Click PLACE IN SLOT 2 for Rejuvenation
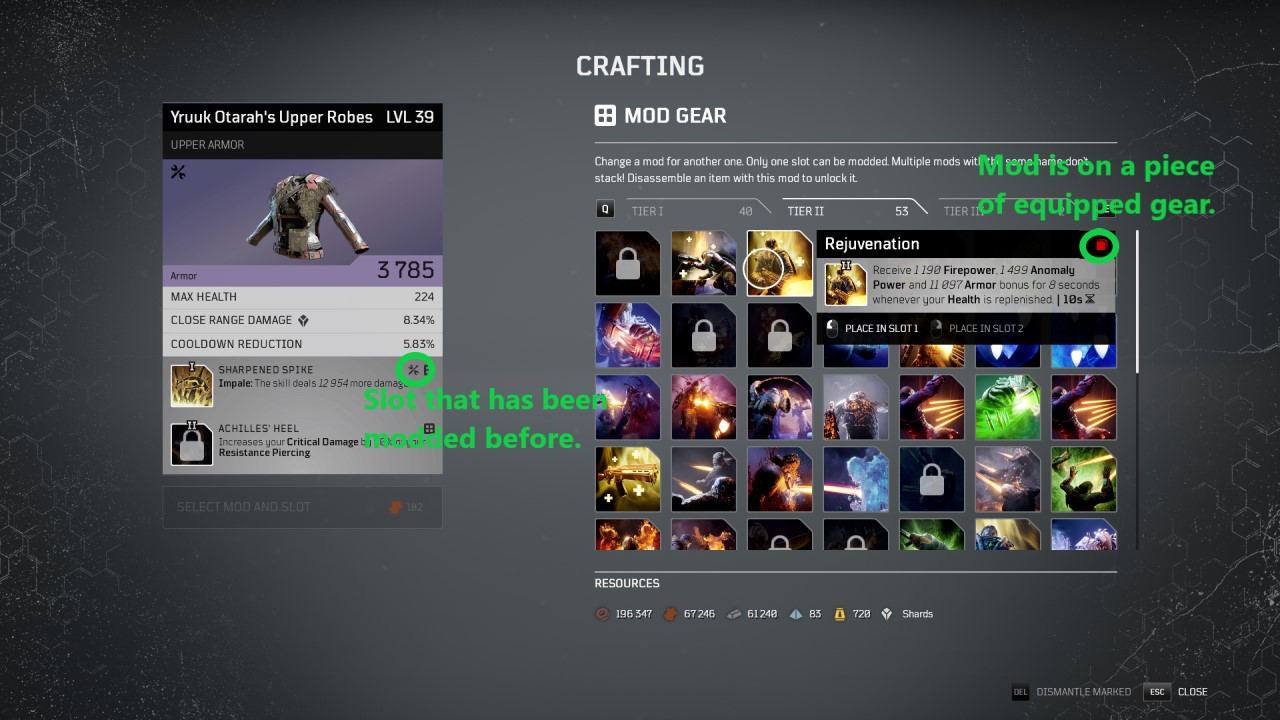Image resolution: width=1280 pixels, height=720 pixels. 985,328
